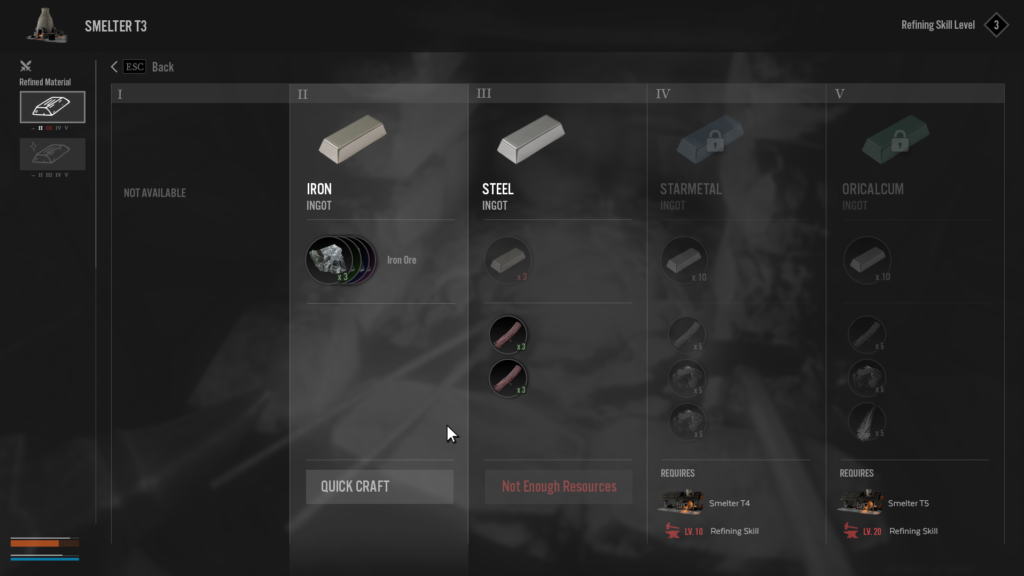Select the Refined Material ingot category
This screenshot has height=576, width=1024.
pyautogui.click(x=52, y=107)
